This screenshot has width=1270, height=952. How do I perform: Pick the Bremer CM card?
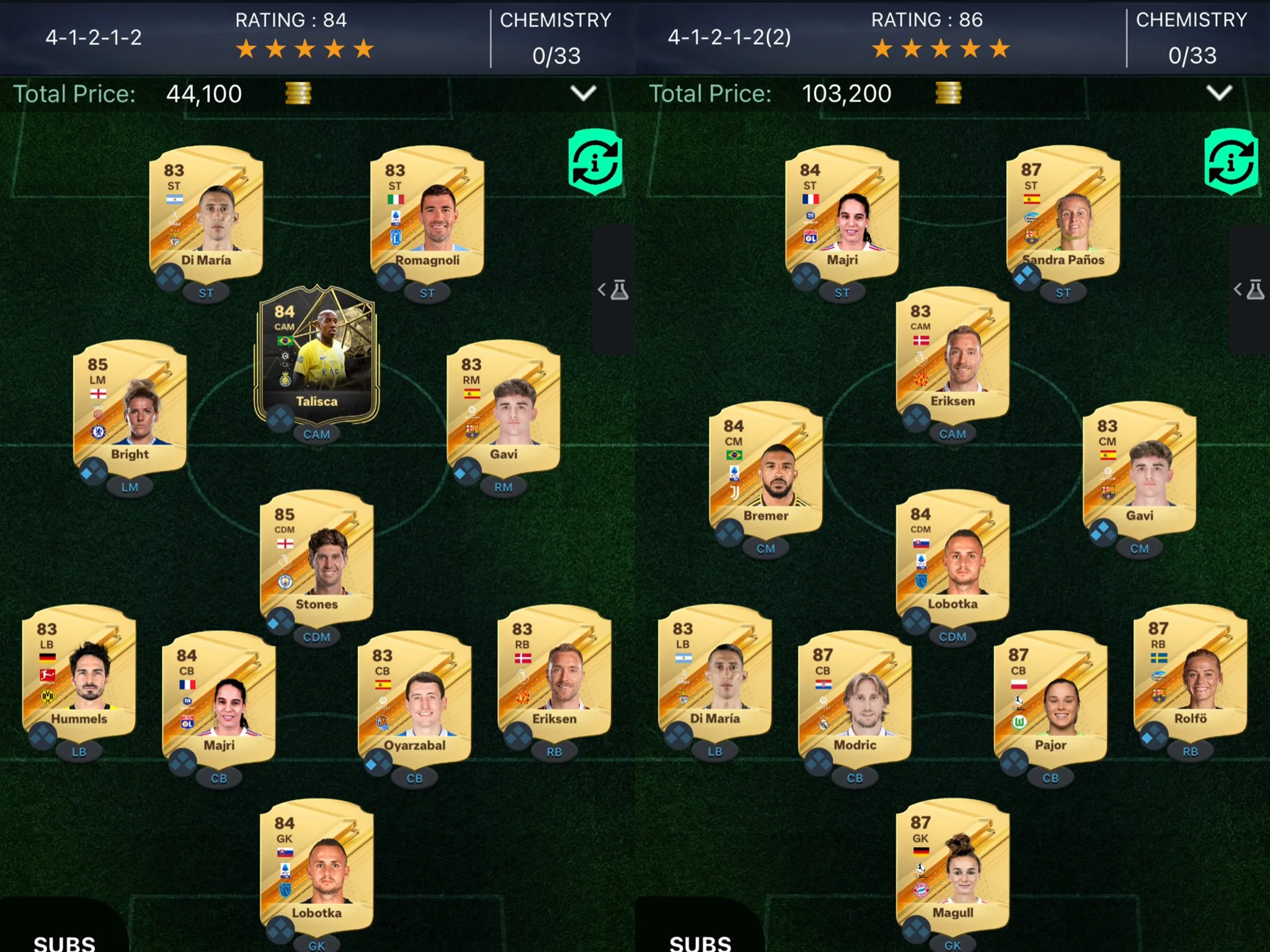coord(766,469)
